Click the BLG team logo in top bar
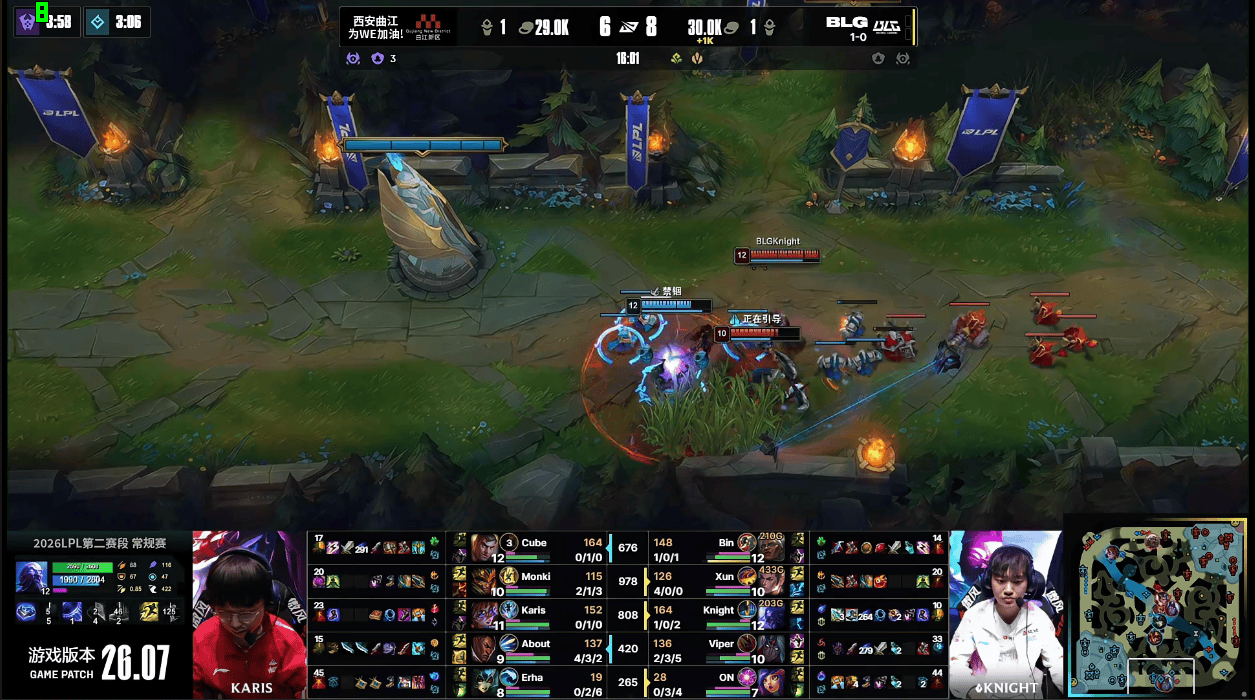The width and height of the screenshot is (1255, 700). click(x=846, y=22)
